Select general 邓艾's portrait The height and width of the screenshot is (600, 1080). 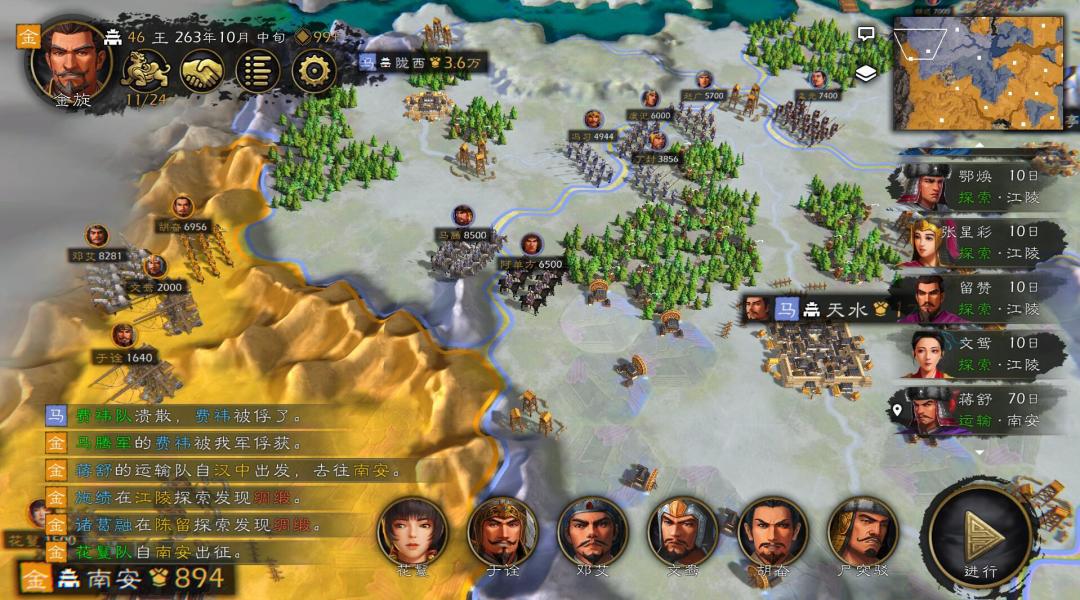592,532
